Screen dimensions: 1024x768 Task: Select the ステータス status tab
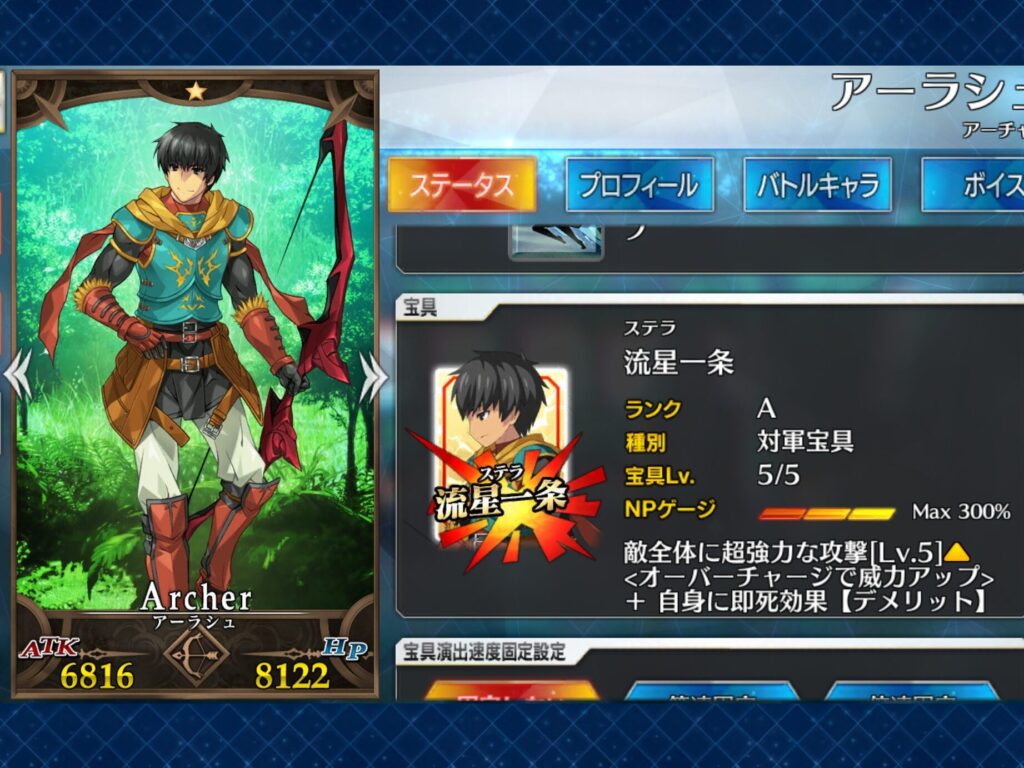(x=461, y=185)
